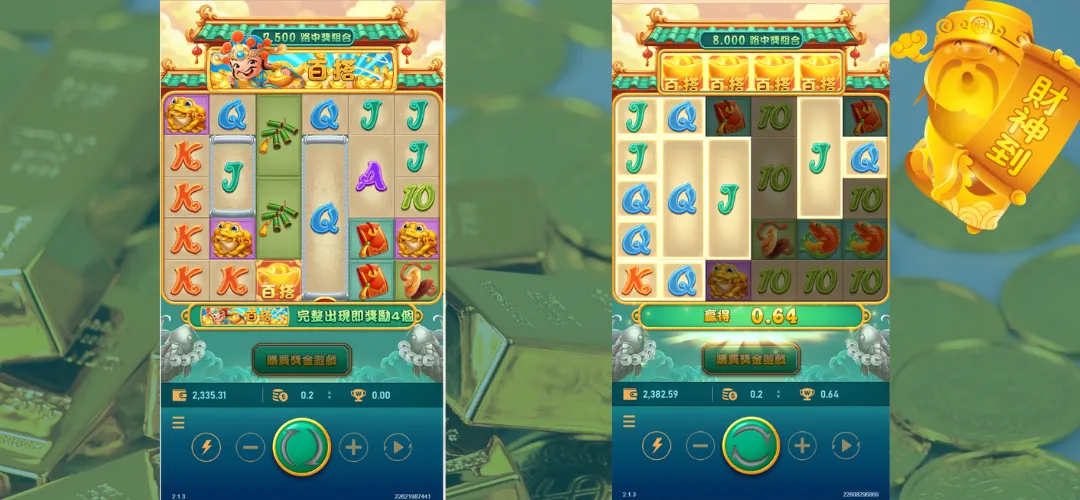Start autoplay in the 2,335.31 balance game
This screenshot has height=500, width=1080.
(x=397, y=447)
